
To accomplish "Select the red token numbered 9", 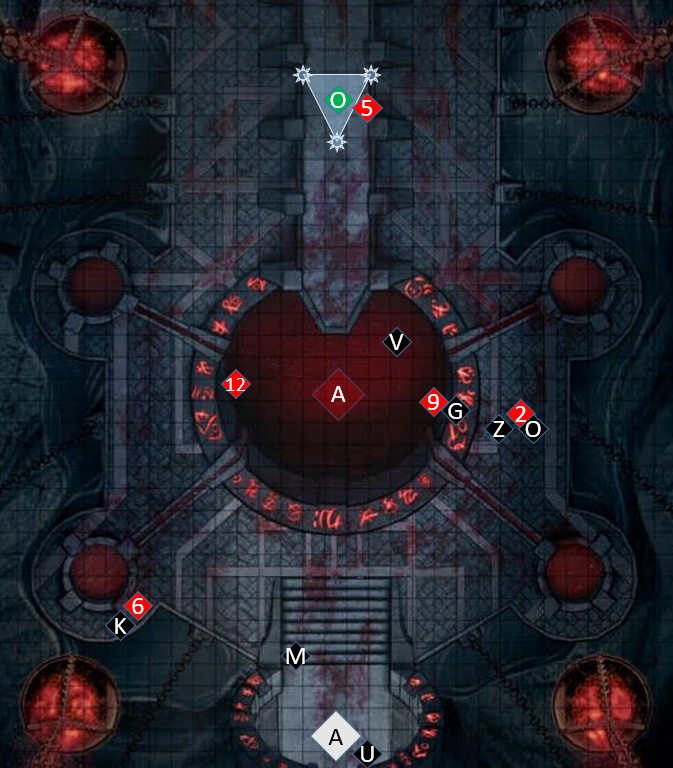I will tap(432, 402).
